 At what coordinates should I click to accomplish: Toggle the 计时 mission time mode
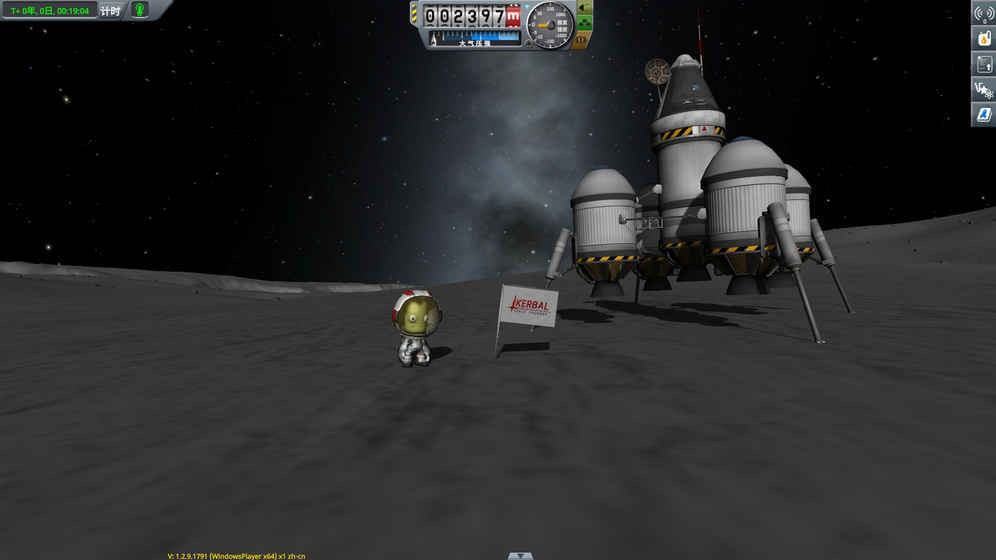coord(110,11)
